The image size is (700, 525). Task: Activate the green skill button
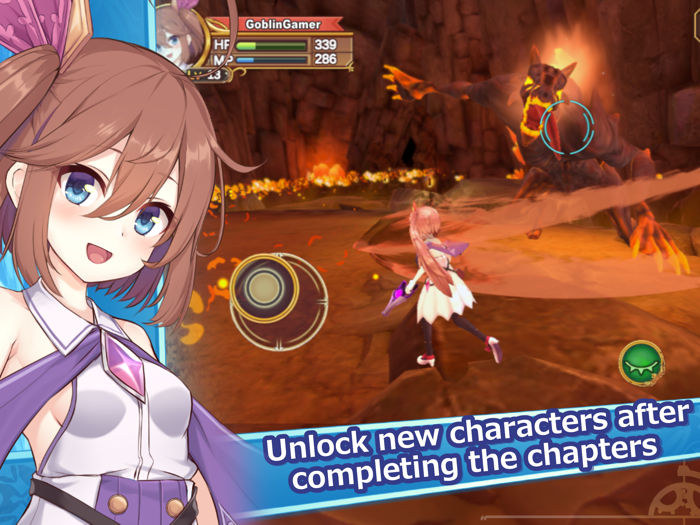(x=638, y=362)
